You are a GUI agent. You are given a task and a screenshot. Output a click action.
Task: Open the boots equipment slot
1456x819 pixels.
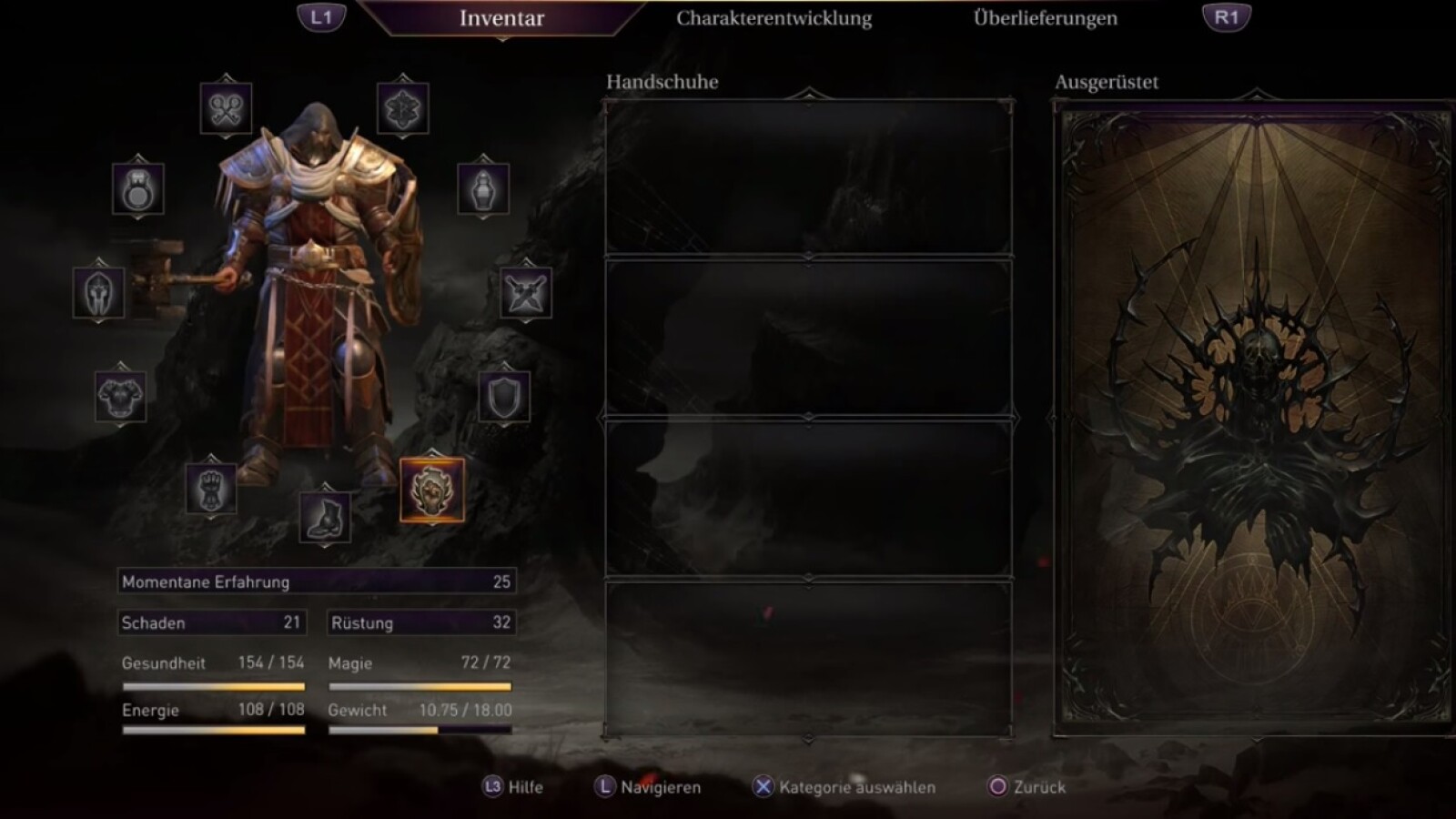tap(325, 516)
